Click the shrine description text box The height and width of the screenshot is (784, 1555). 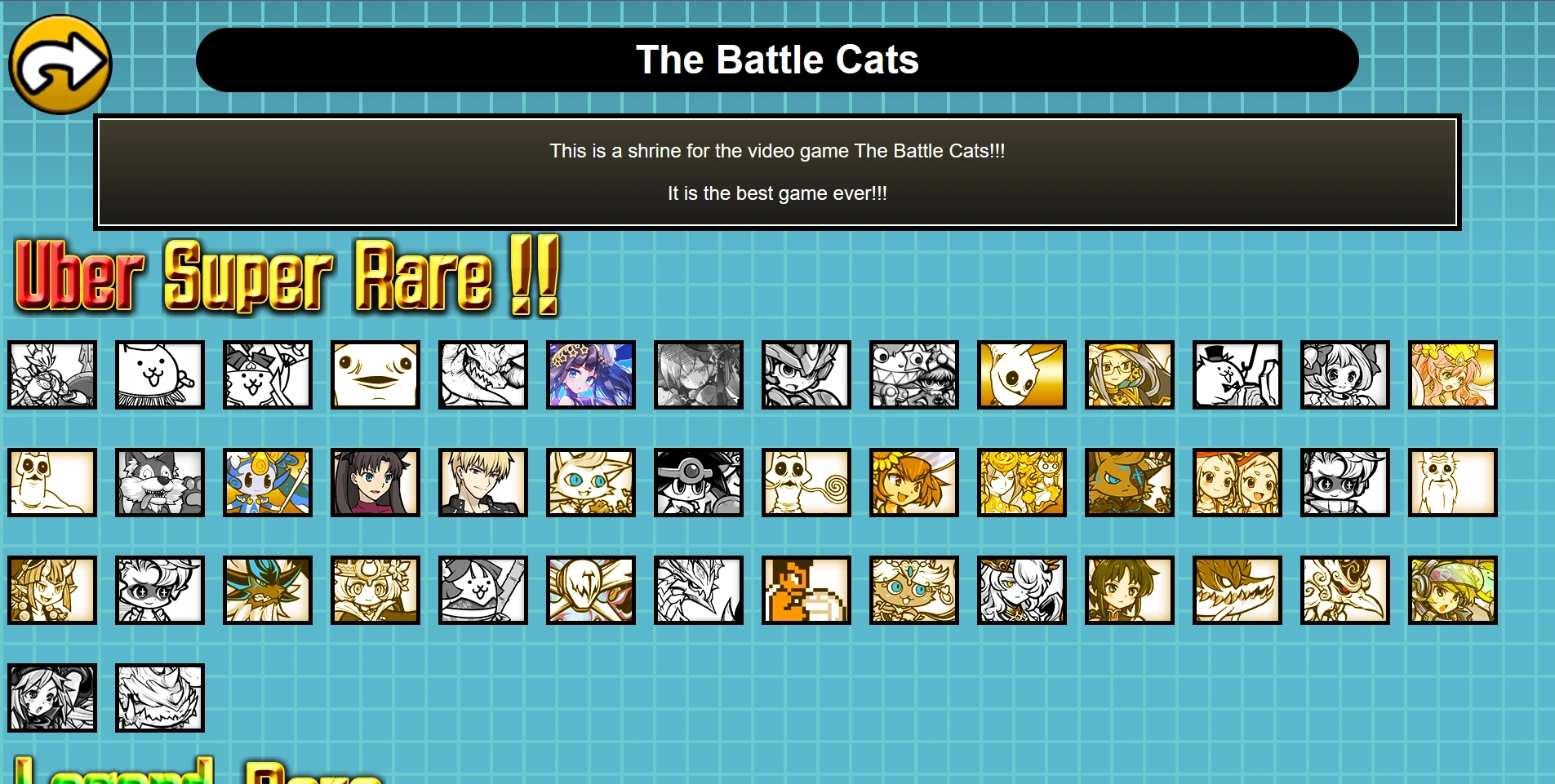tap(777, 171)
